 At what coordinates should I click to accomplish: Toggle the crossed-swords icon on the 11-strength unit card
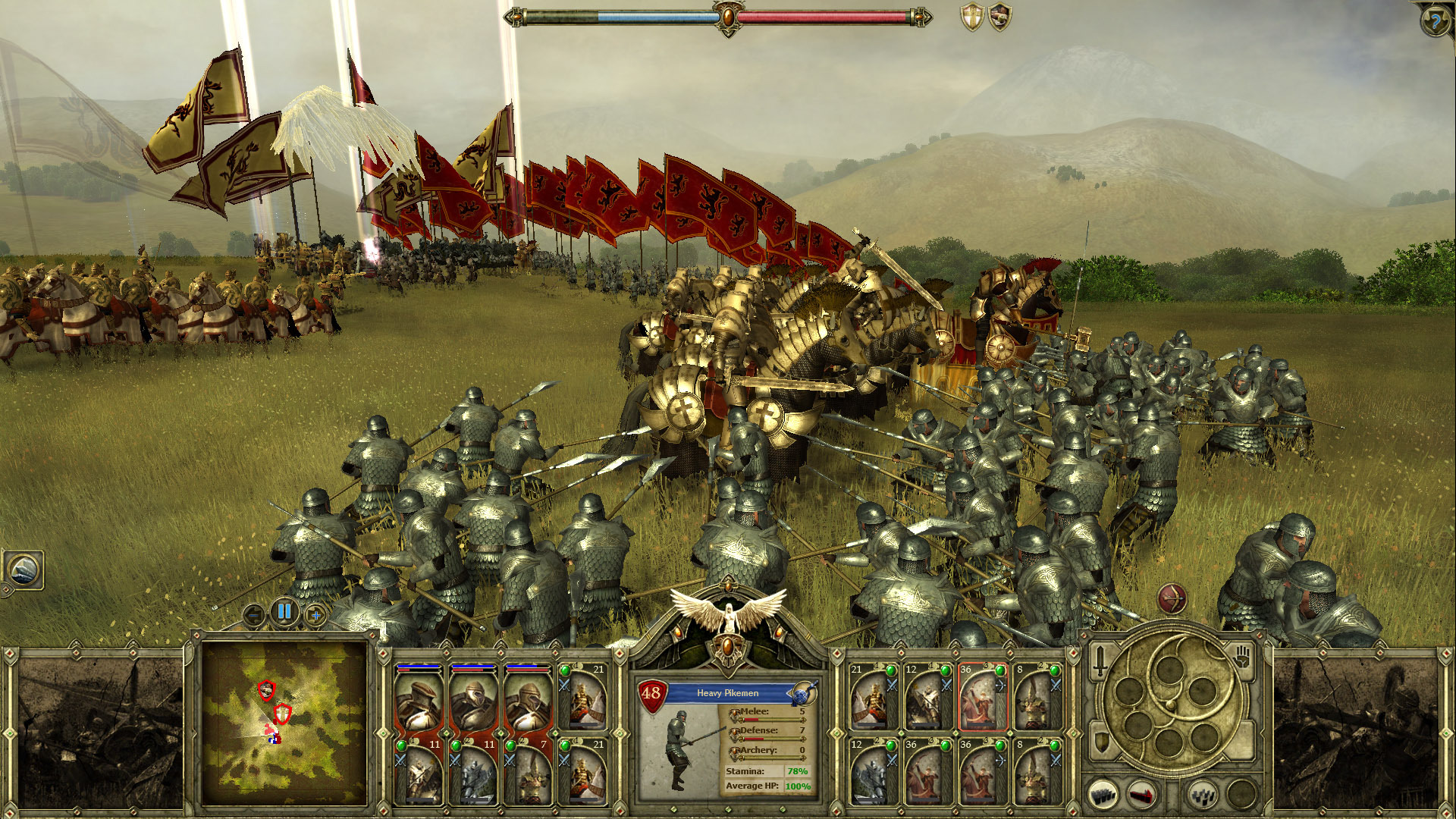pos(401,761)
